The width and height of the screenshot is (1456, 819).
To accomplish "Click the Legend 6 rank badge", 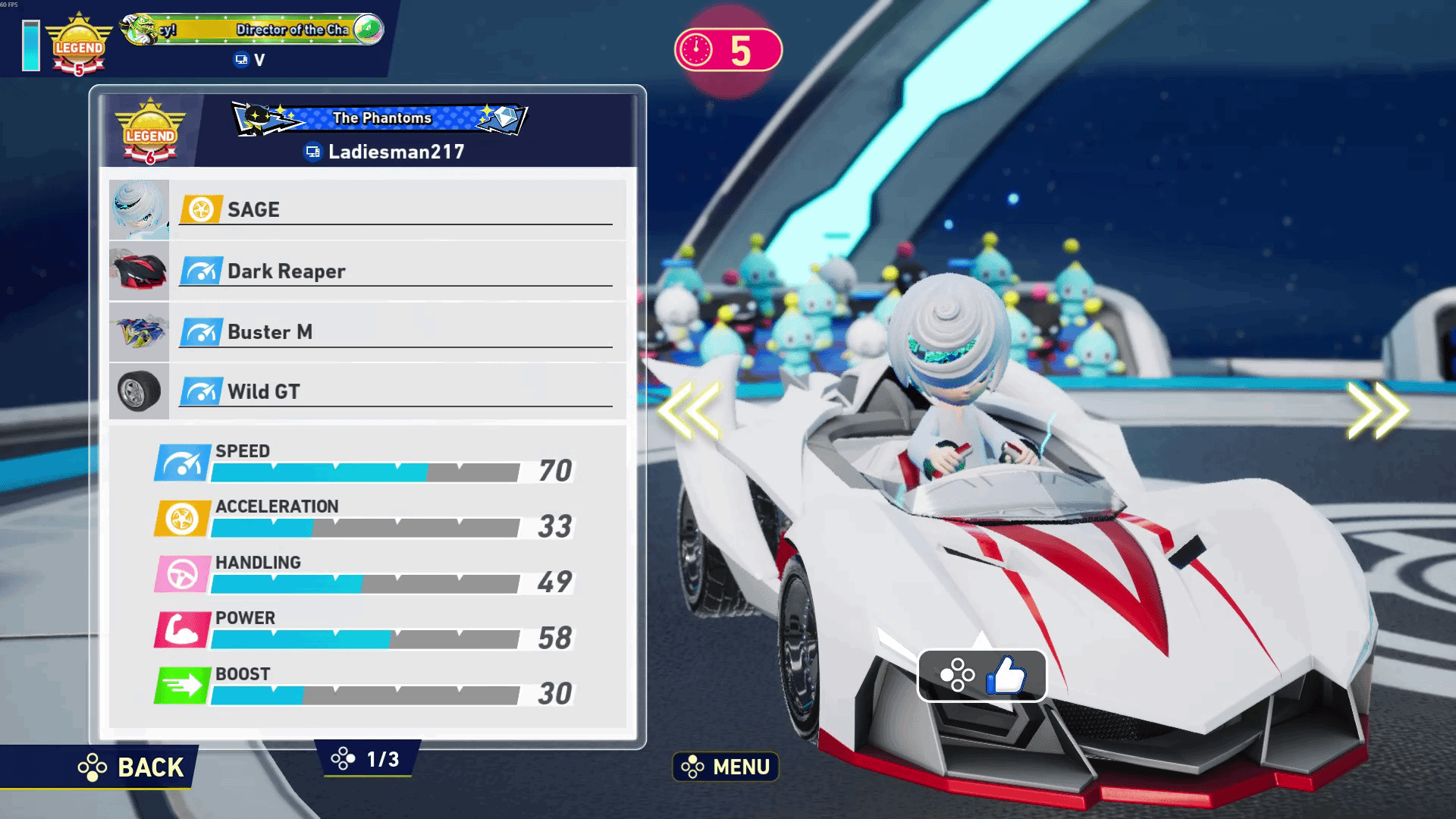I will (x=150, y=133).
